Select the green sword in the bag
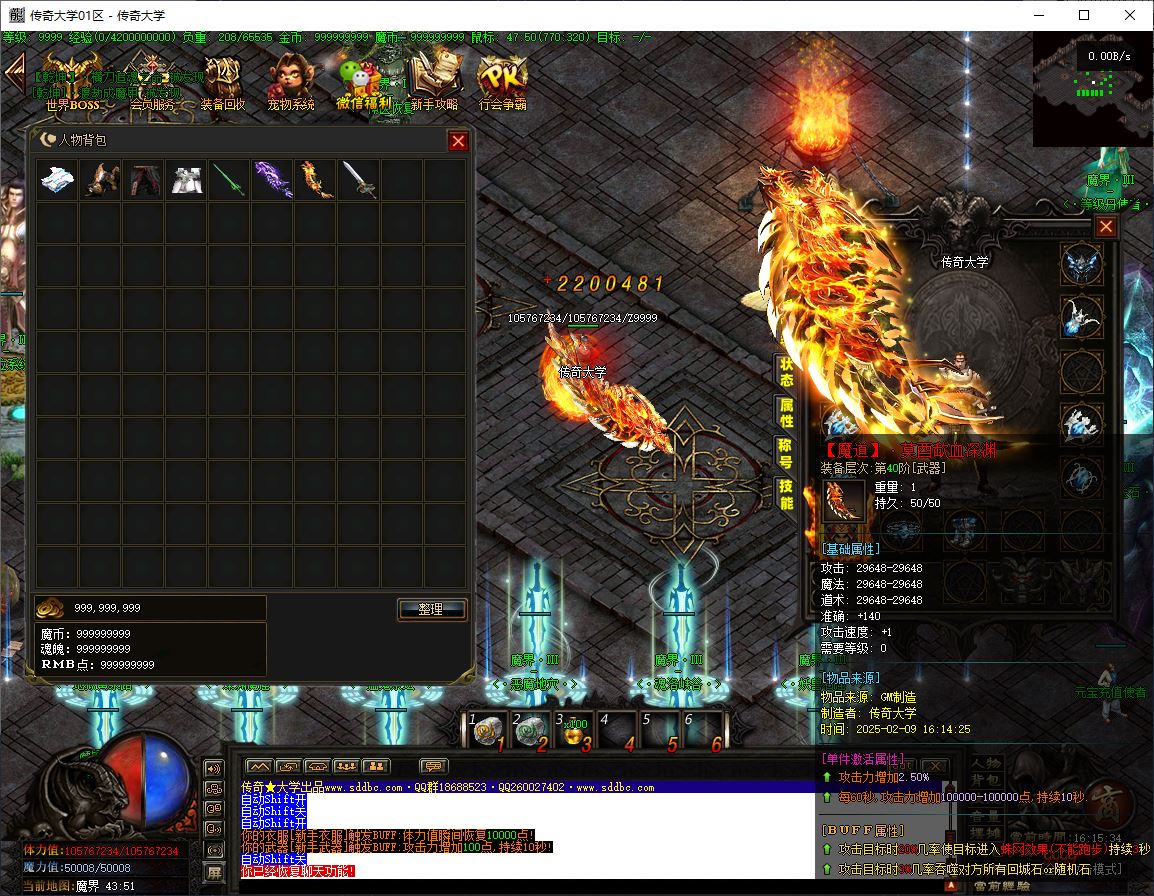1154x896 pixels. [229, 180]
